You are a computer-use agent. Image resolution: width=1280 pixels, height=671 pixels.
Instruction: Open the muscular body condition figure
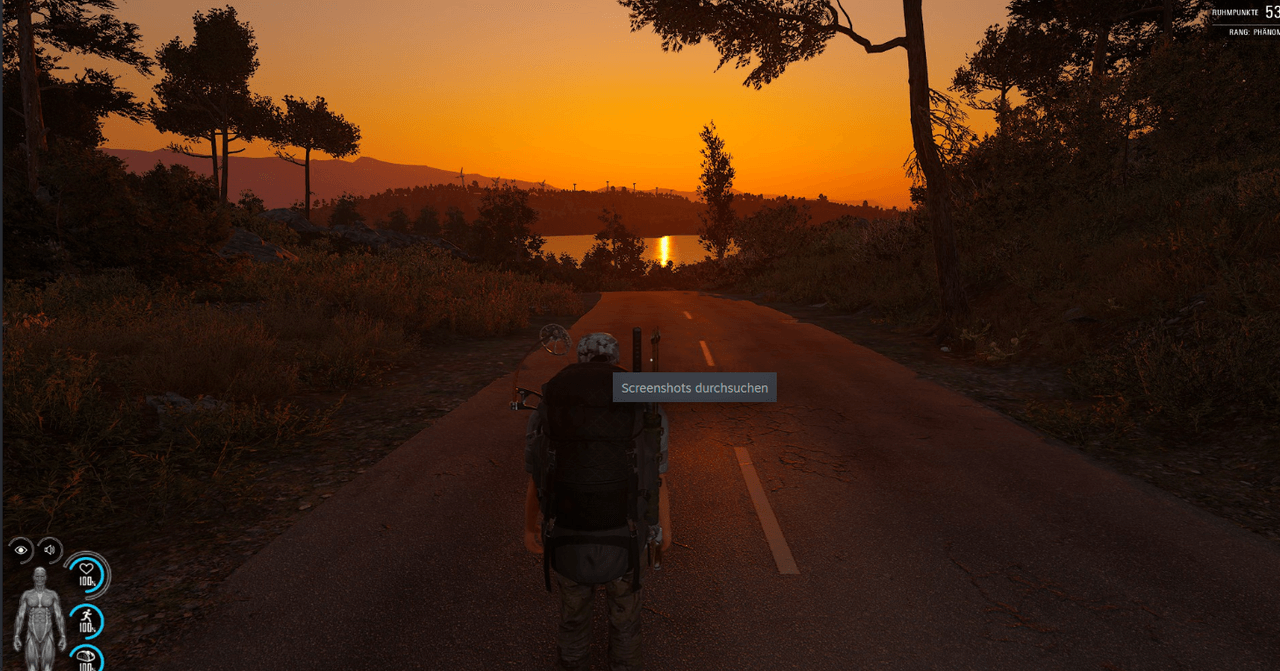pyautogui.click(x=40, y=610)
